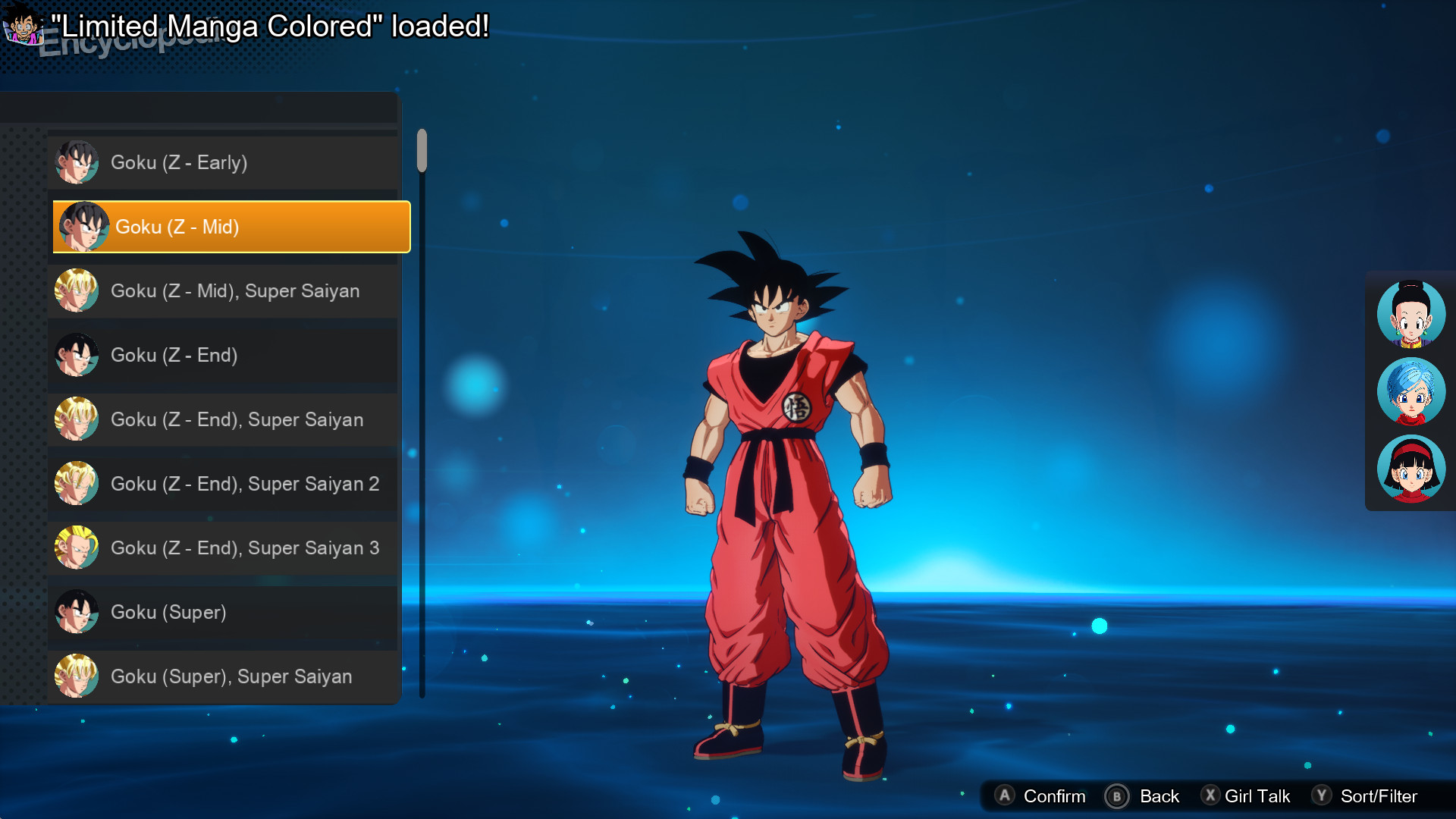The height and width of the screenshot is (819, 1456).
Task: Click the Super Saiyan 2 Goku portrait
Action: [77, 483]
